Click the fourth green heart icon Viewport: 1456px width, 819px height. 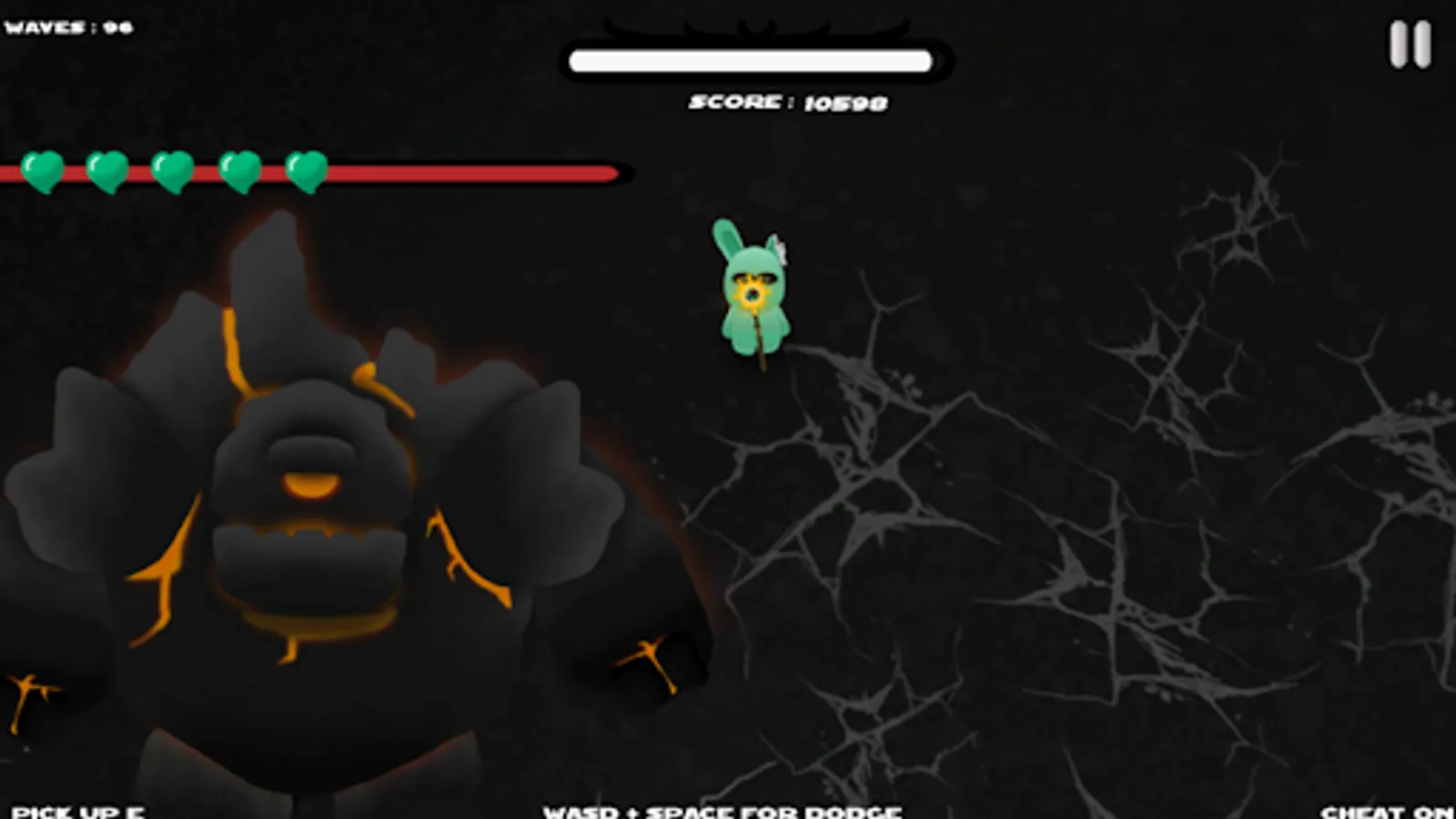coord(239,172)
